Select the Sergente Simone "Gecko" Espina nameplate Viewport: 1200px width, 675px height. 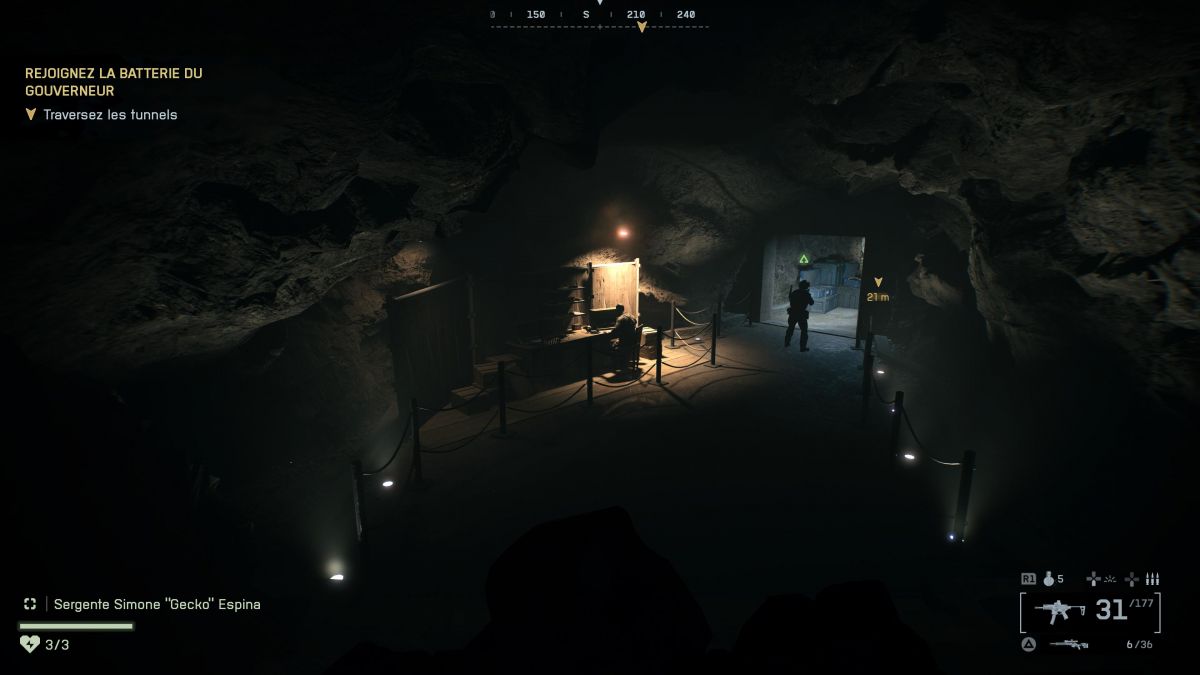click(x=156, y=604)
